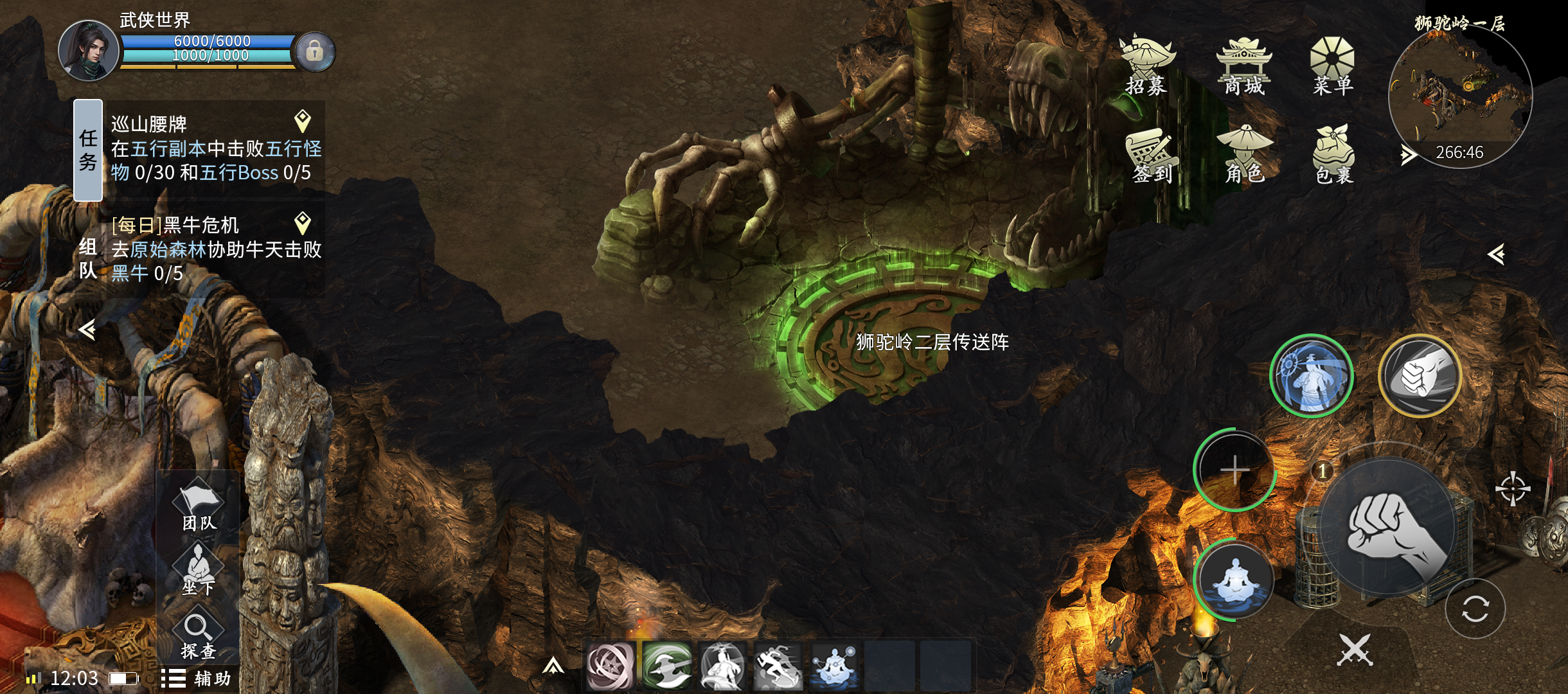Open the 招募 recruit menu
1568x694 pixels.
[x=1146, y=66]
